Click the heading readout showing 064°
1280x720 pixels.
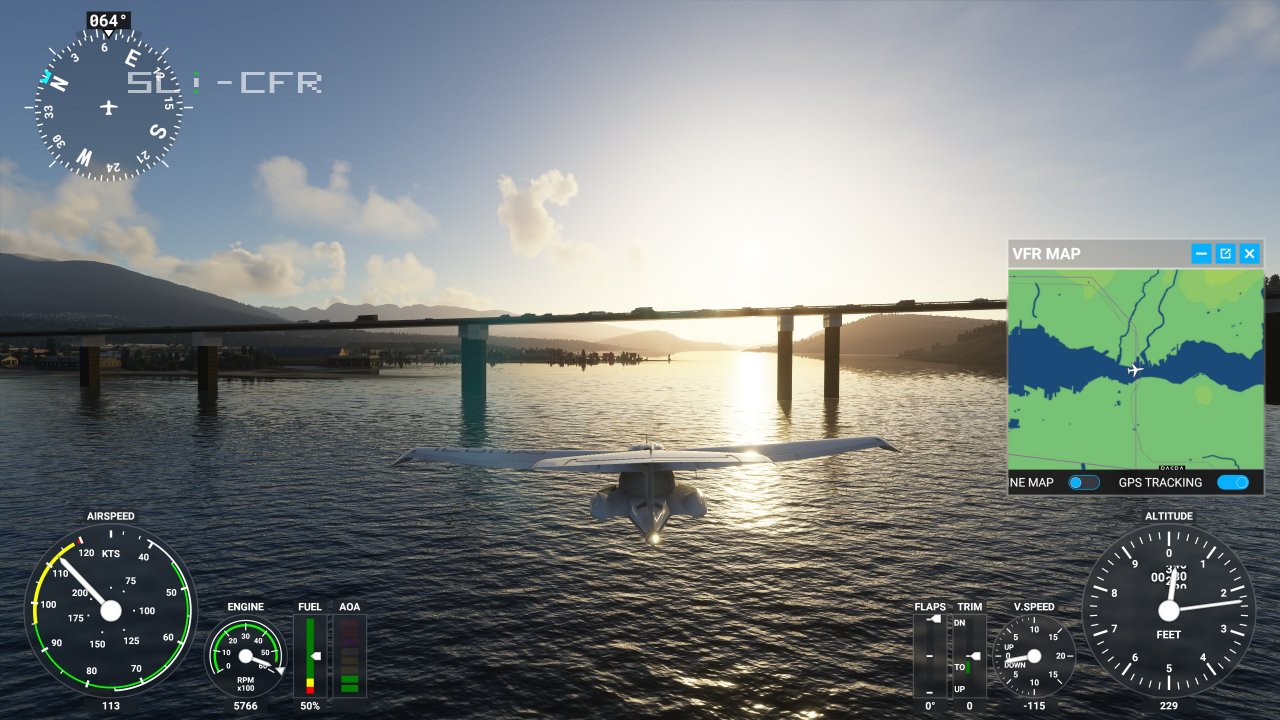coord(110,17)
